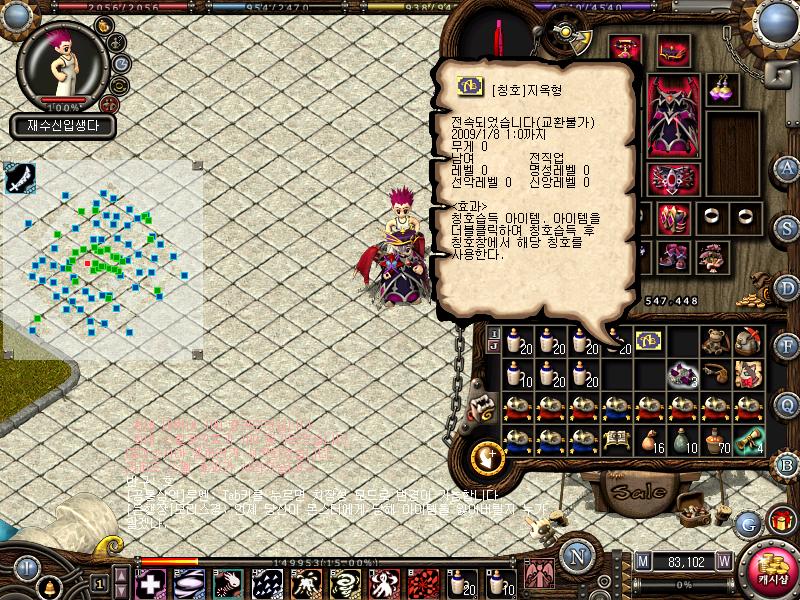Activate the round Q side button

pos(787,404)
